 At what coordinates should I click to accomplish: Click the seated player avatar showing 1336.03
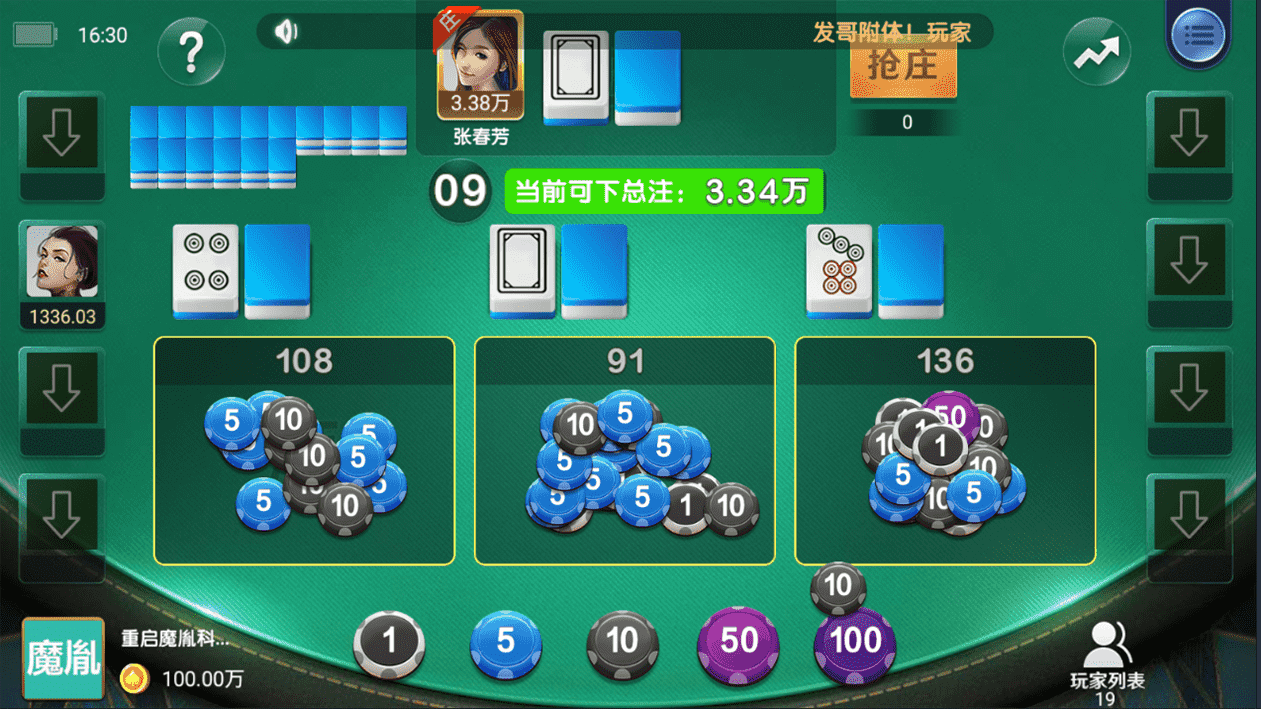tap(62, 262)
